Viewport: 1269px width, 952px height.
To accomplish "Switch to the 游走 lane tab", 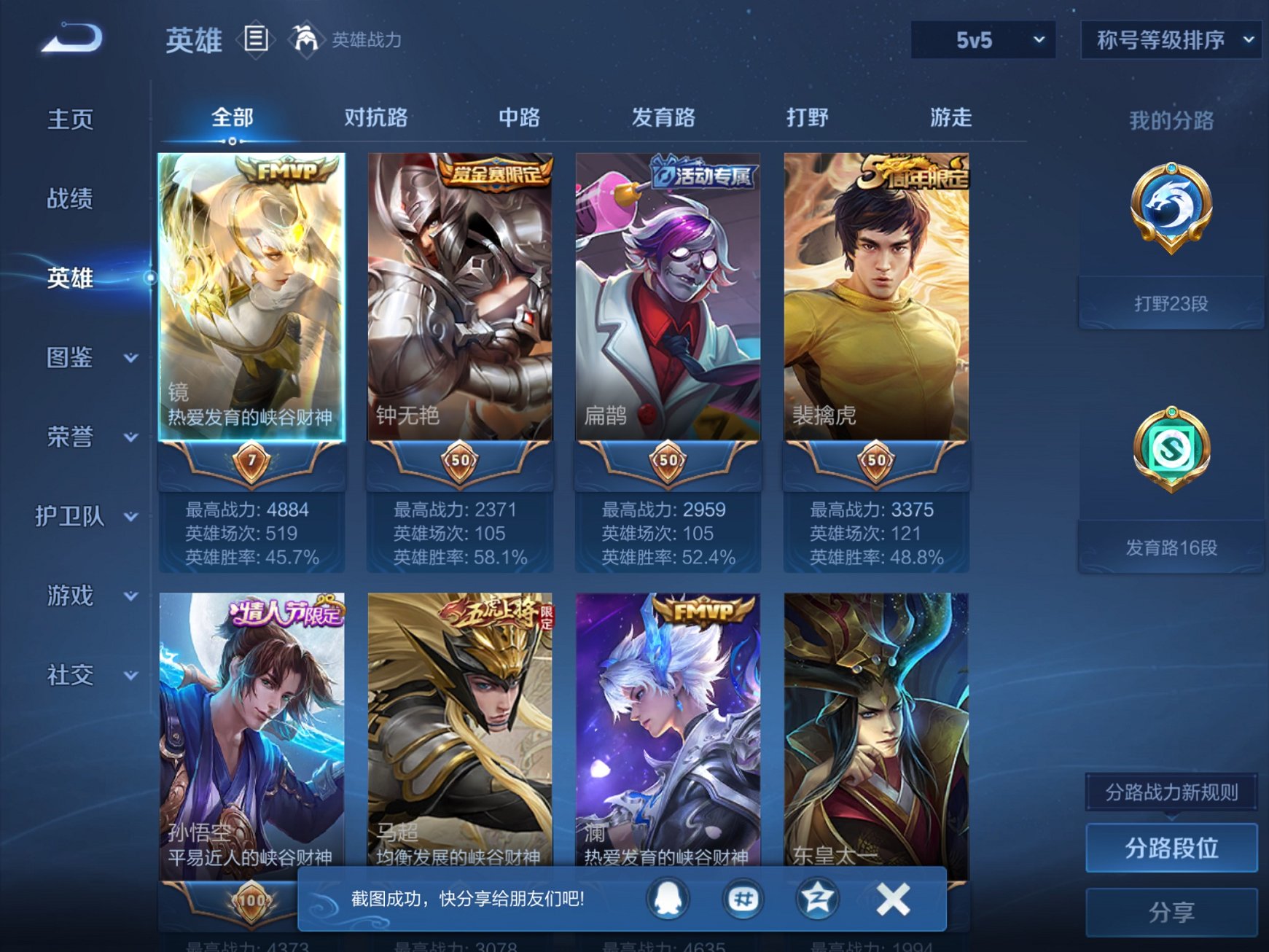I will (x=951, y=117).
